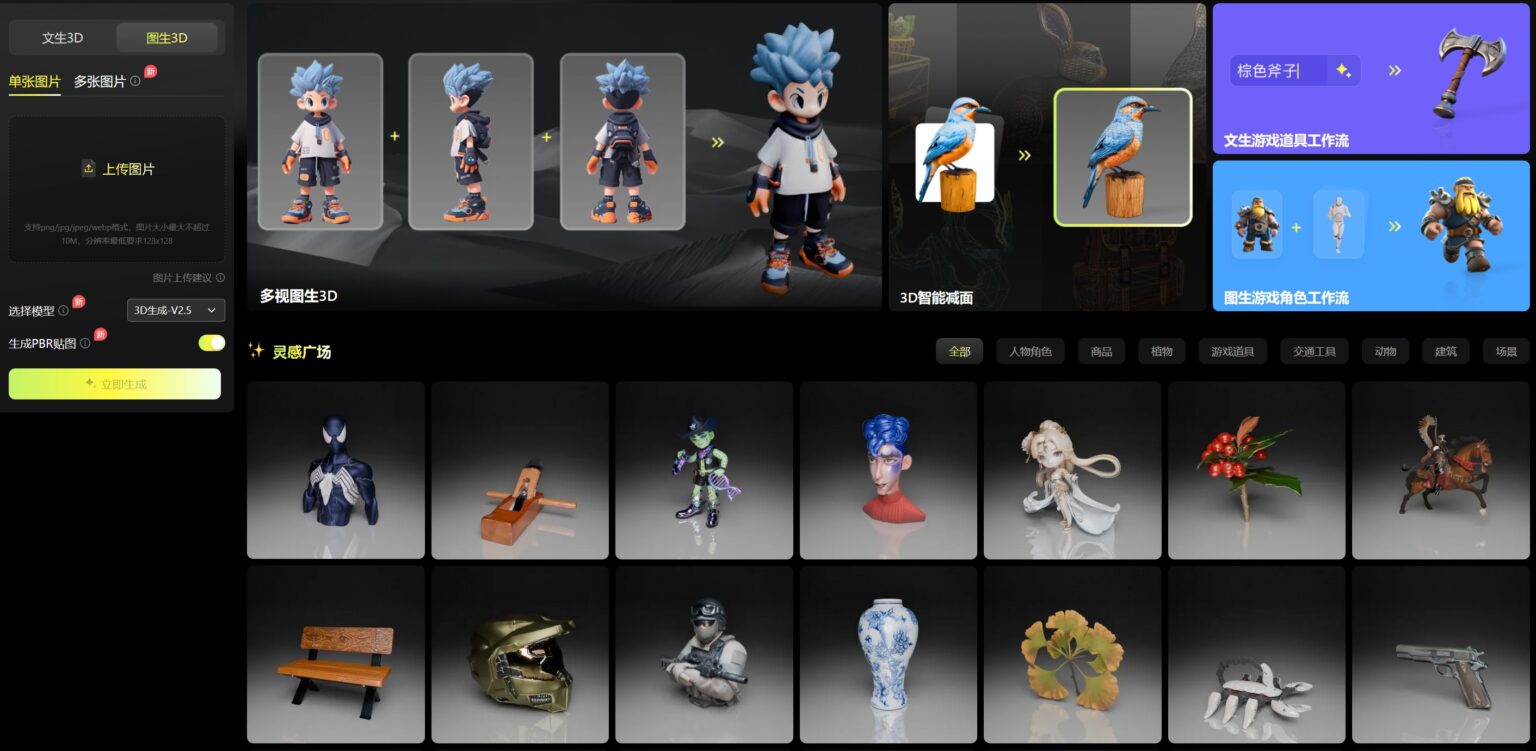Screen dimensions: 1536x751
Task: Click the double-arrow icon in the 3D智能减面 card
Action: click(1023, 157)
